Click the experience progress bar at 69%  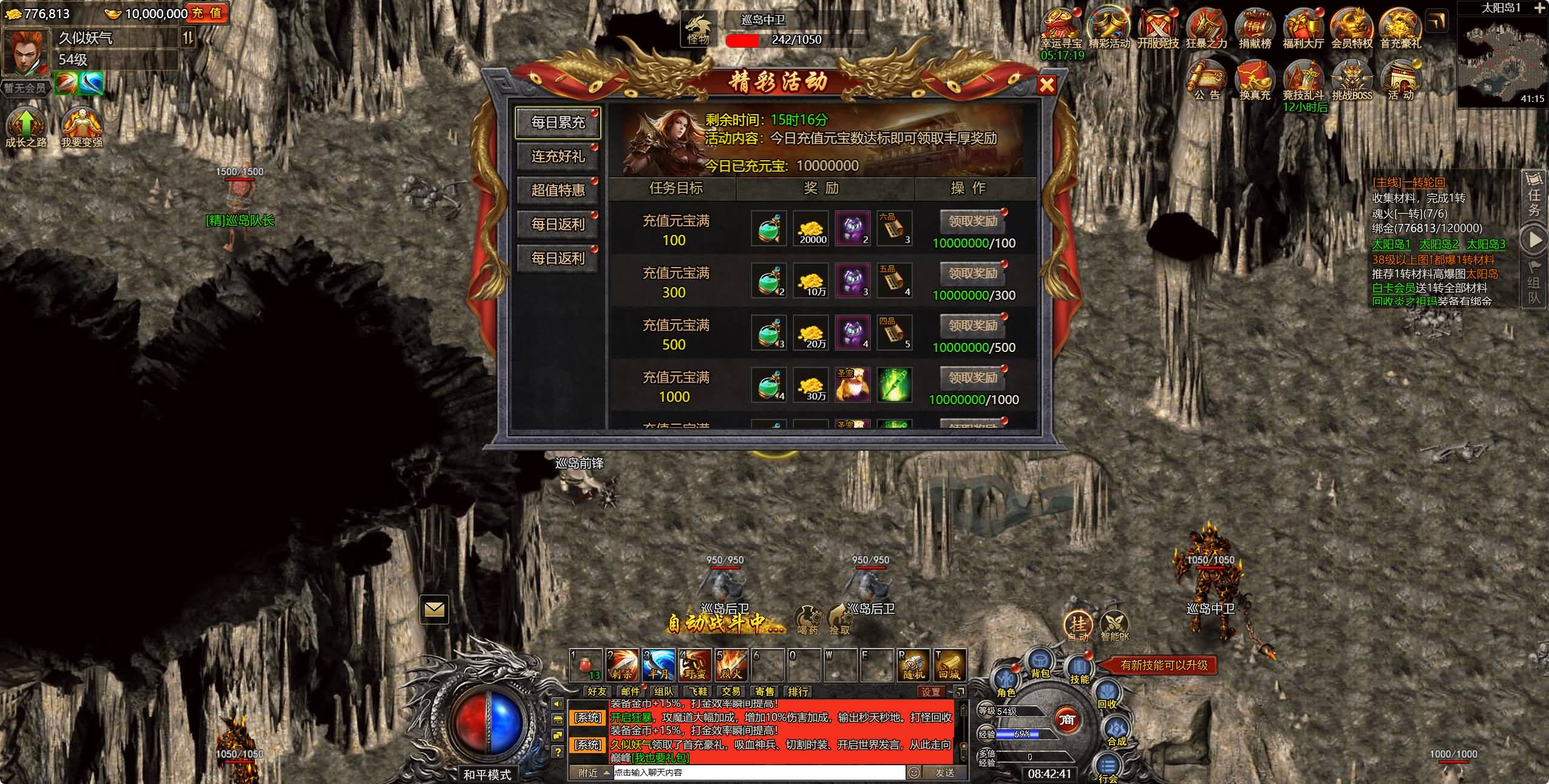(1020, 734)
